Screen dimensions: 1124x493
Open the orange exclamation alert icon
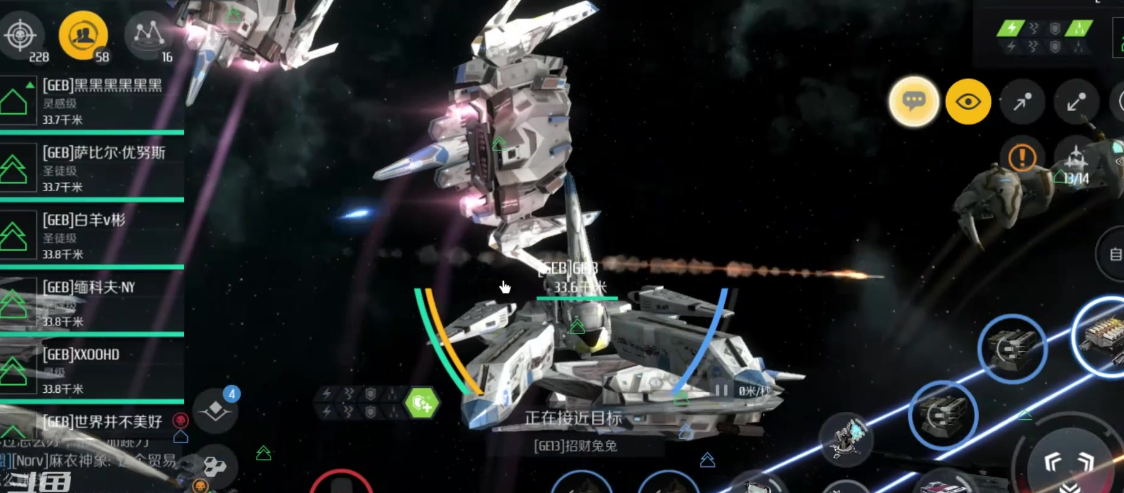tap(1022, 157)
